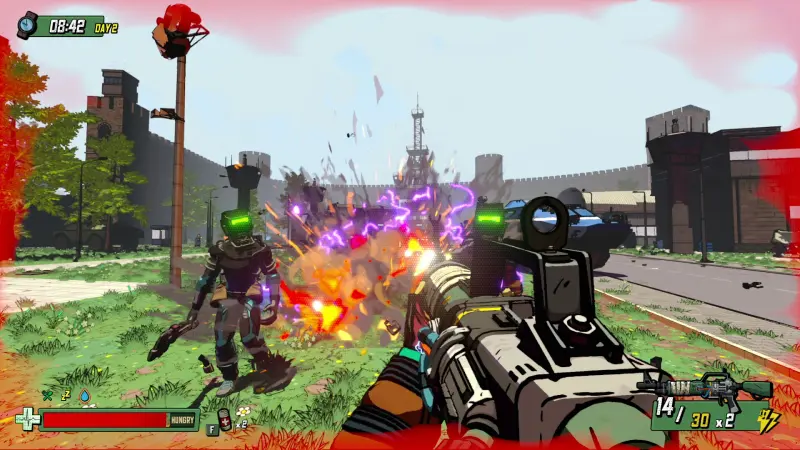
Task: Click the wristwatch clock icon
Action: tap(27, 25)
